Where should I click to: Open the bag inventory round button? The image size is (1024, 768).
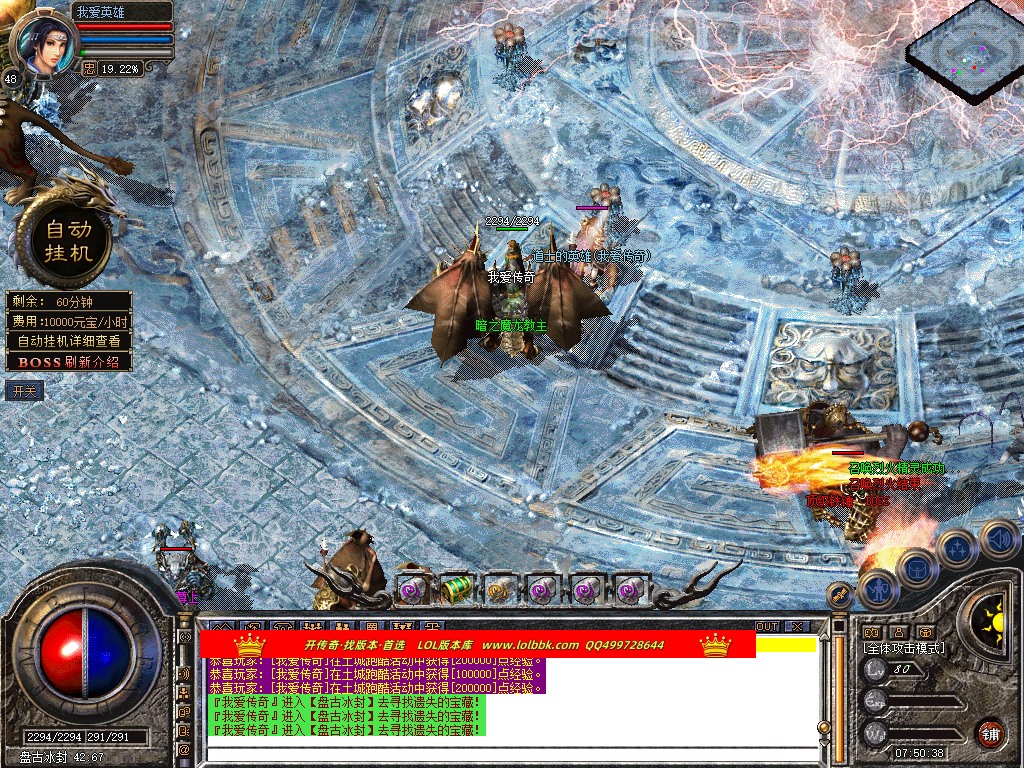click(x=917, y=569)
